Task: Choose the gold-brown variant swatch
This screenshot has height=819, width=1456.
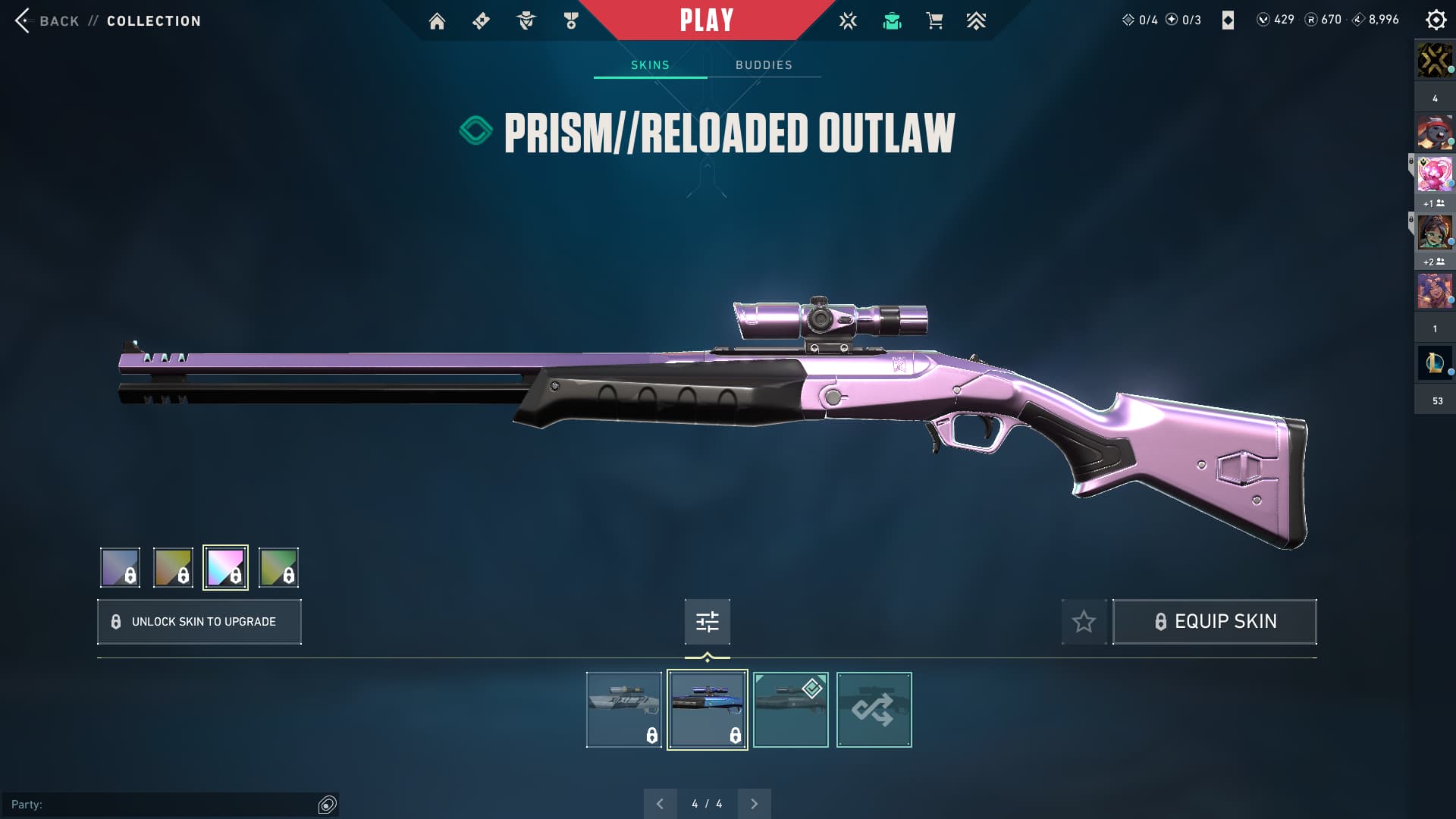Action: click(x=173, y=567)
